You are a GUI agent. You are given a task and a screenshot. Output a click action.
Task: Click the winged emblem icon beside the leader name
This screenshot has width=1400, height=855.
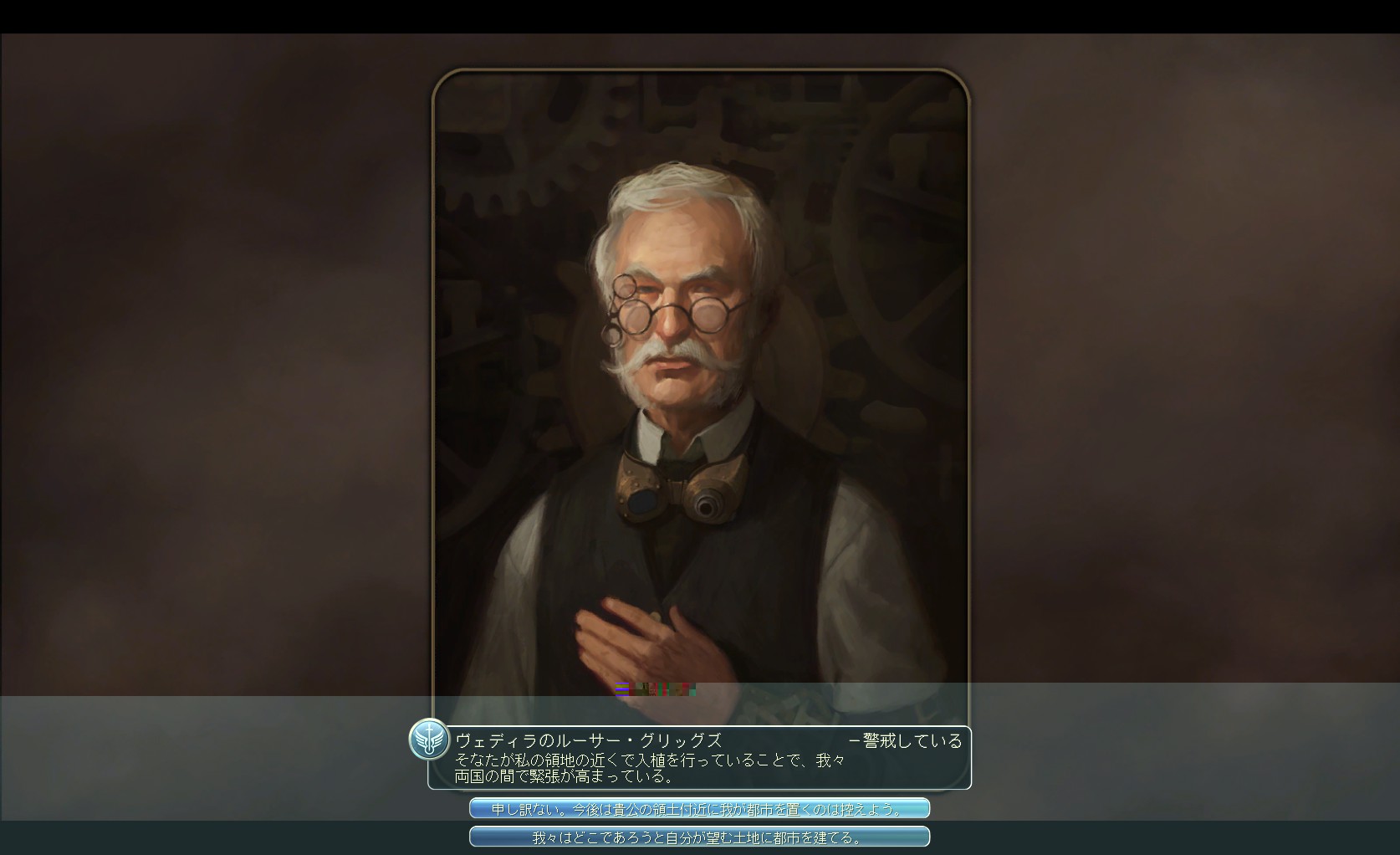[429, 740]
